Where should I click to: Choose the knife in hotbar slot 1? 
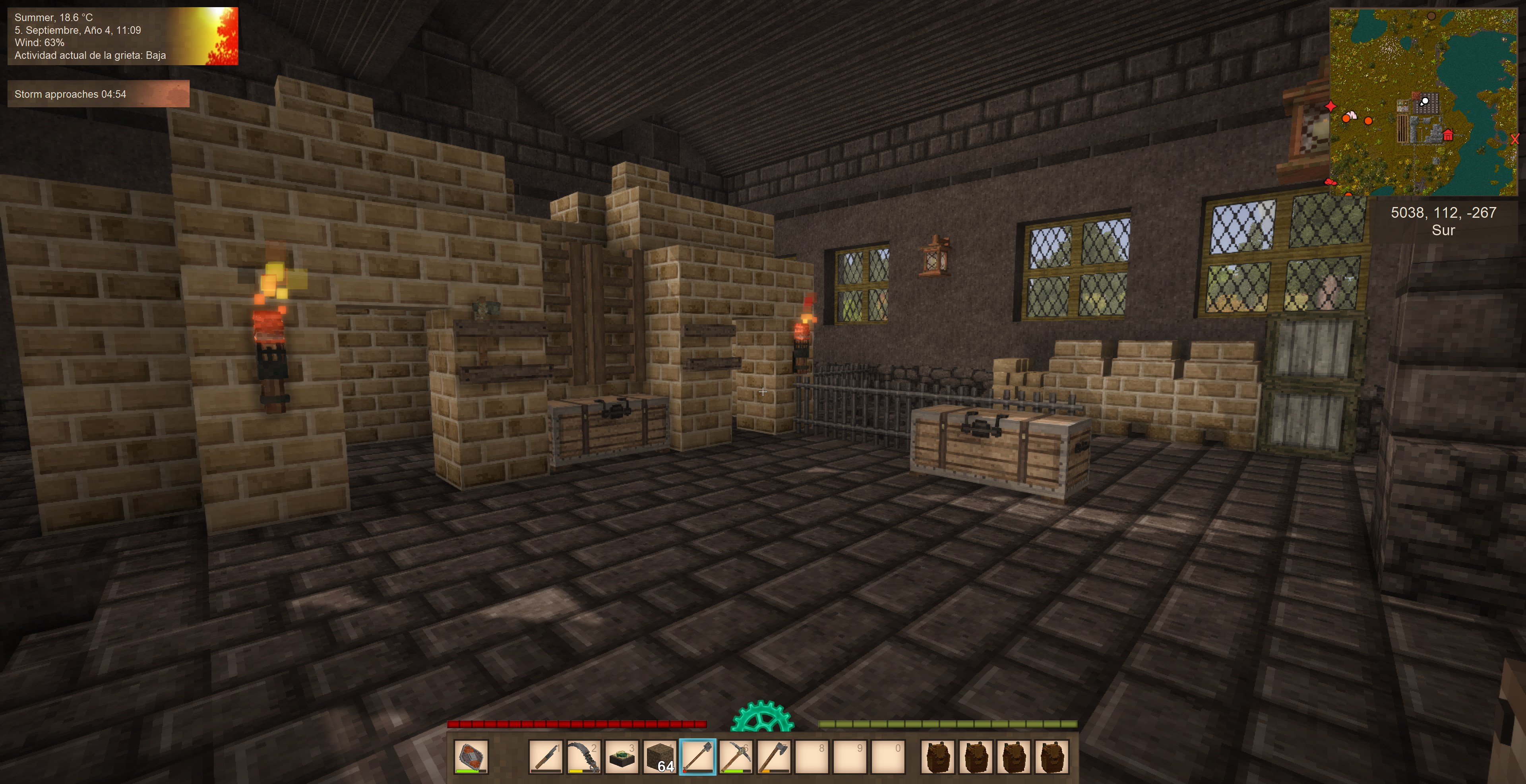coord(545,757)
